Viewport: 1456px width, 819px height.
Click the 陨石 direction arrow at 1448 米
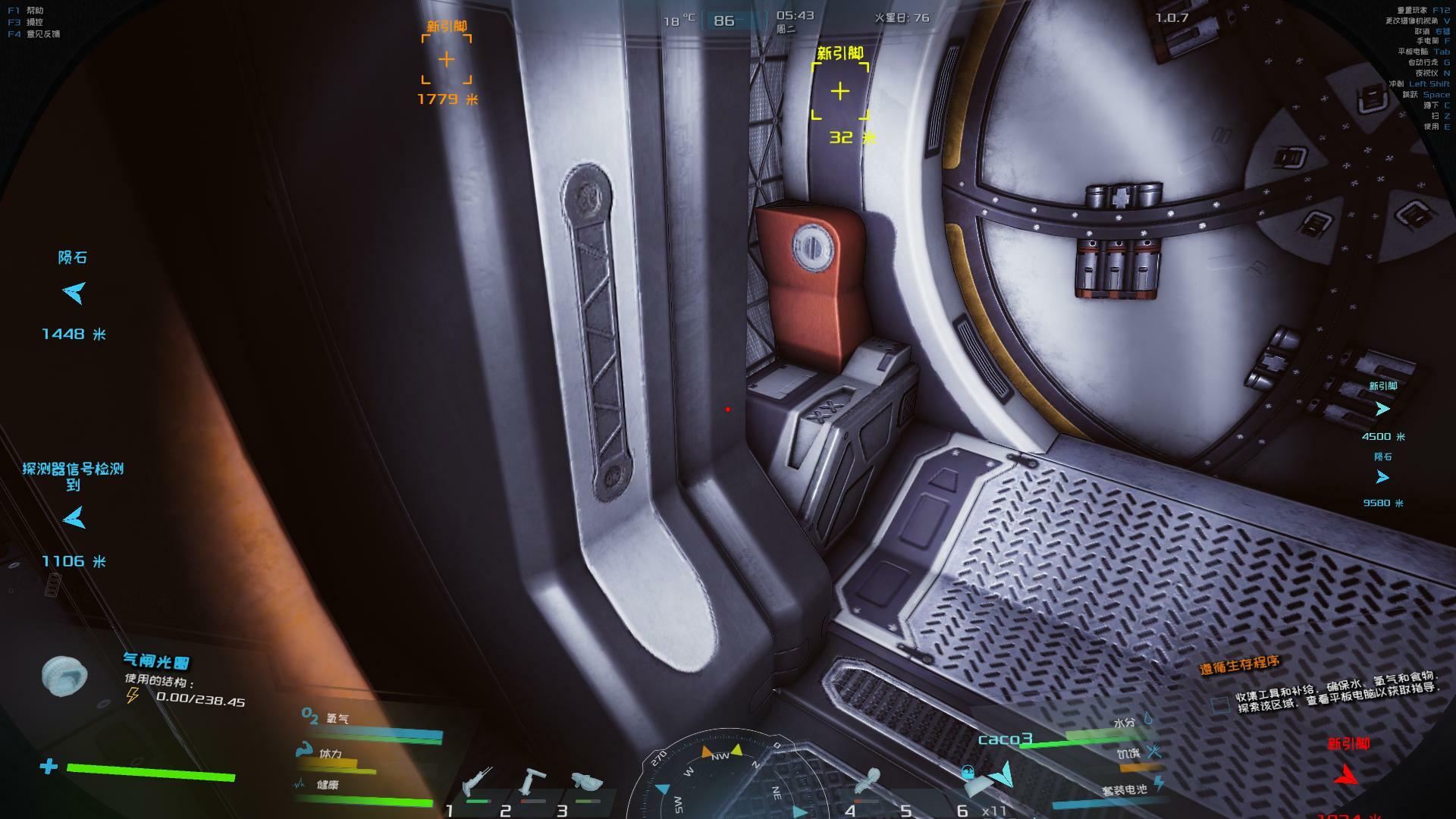pyautogui.click(x=74, y=293)
